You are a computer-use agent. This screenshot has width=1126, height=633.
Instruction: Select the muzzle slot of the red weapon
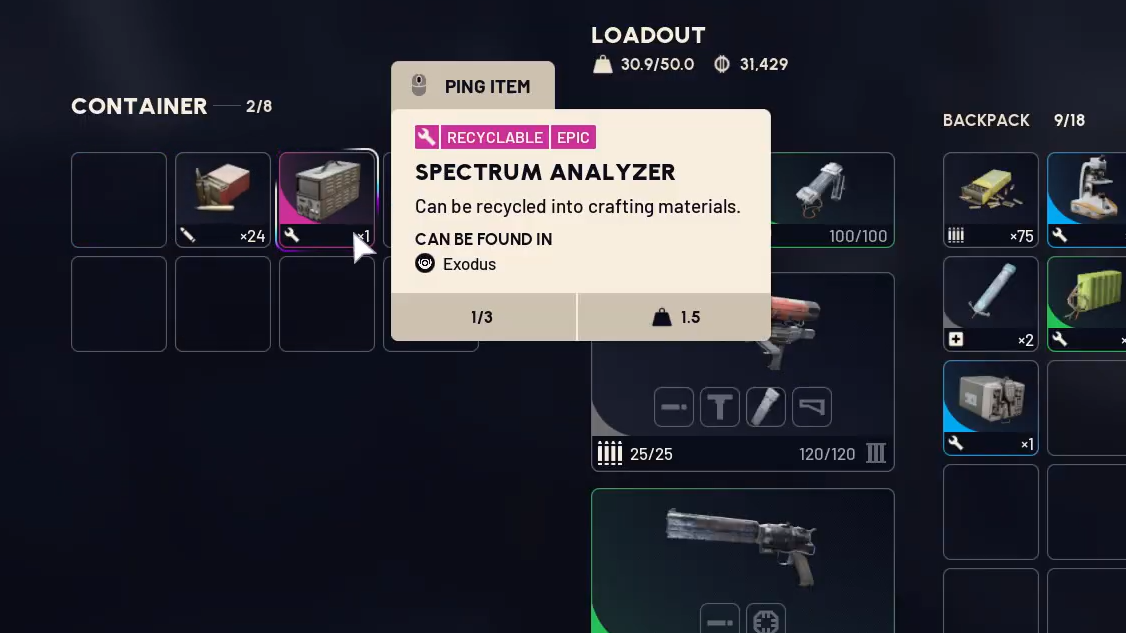click(674, 407)
